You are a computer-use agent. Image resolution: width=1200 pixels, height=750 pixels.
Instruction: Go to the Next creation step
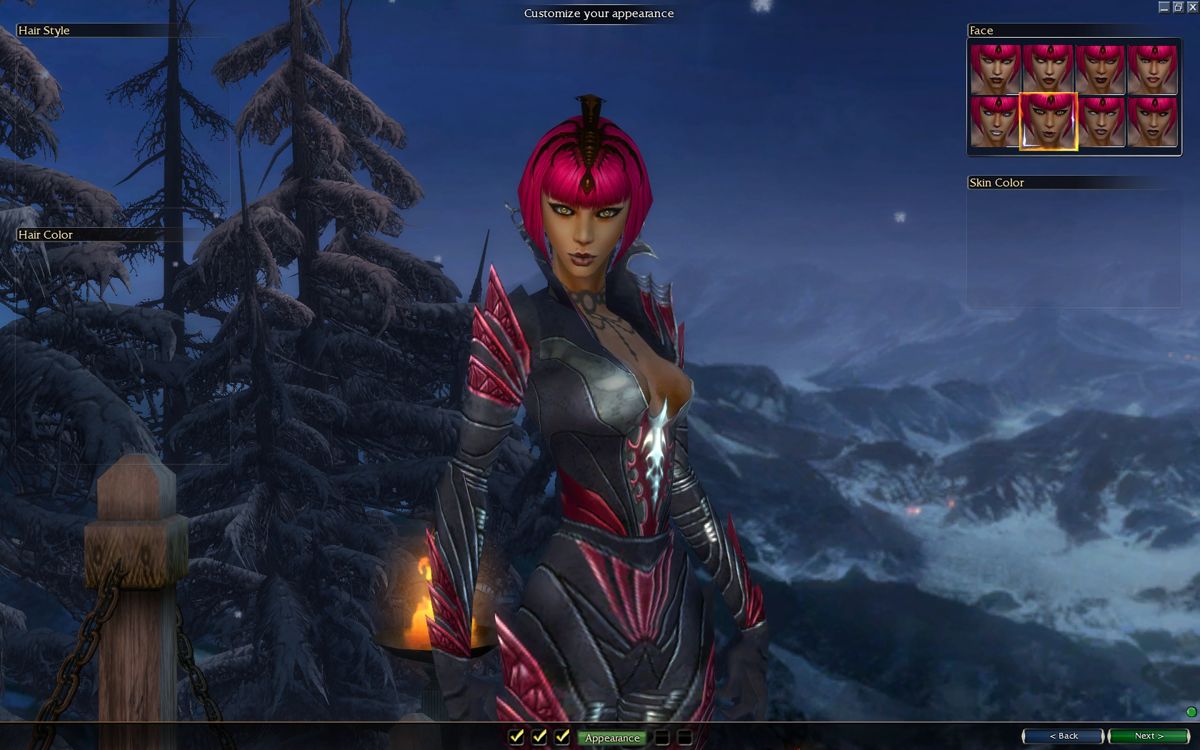pos(1149,736)
